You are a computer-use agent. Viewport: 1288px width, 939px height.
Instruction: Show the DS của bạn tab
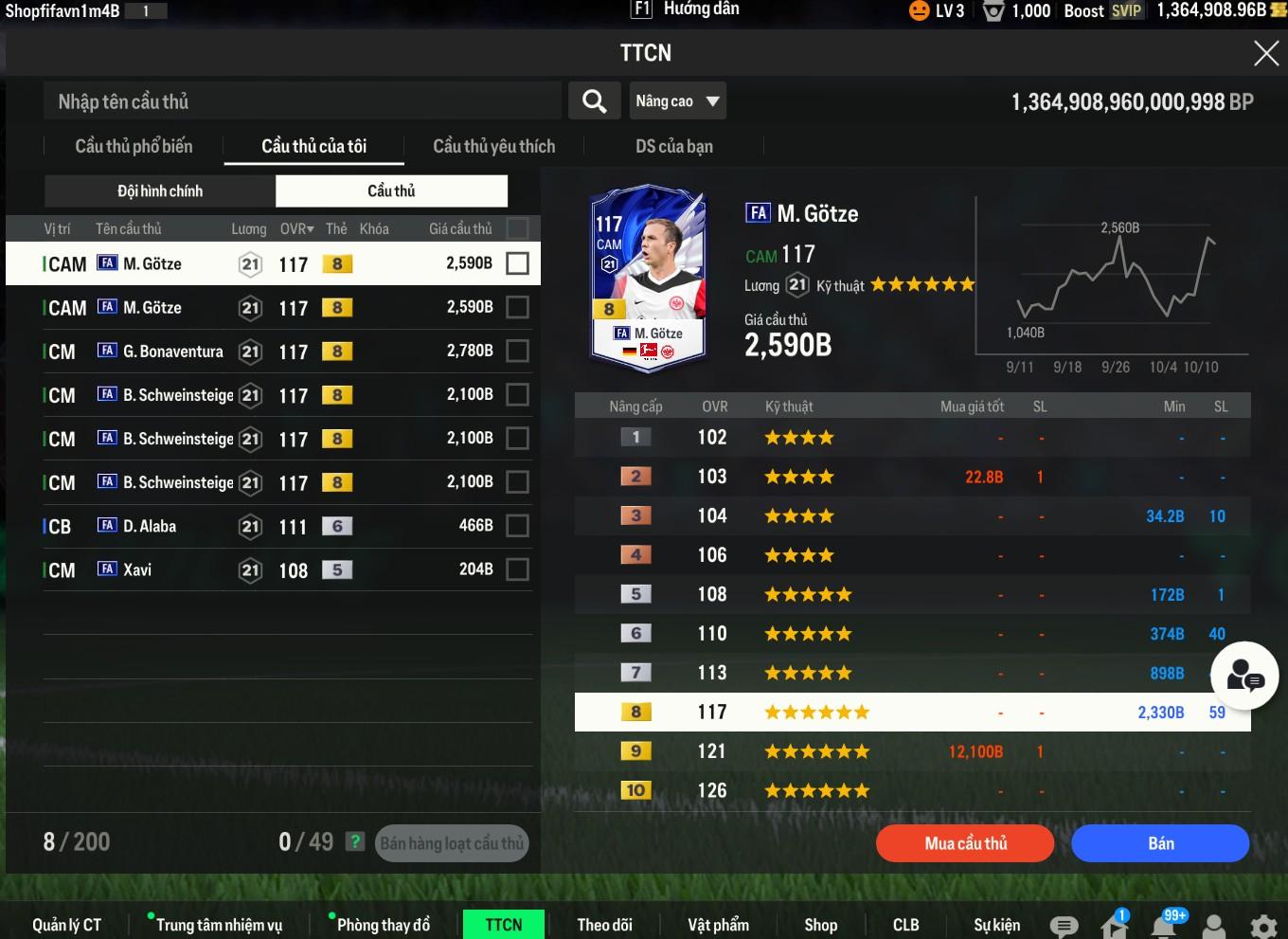(x=673, y=147)
